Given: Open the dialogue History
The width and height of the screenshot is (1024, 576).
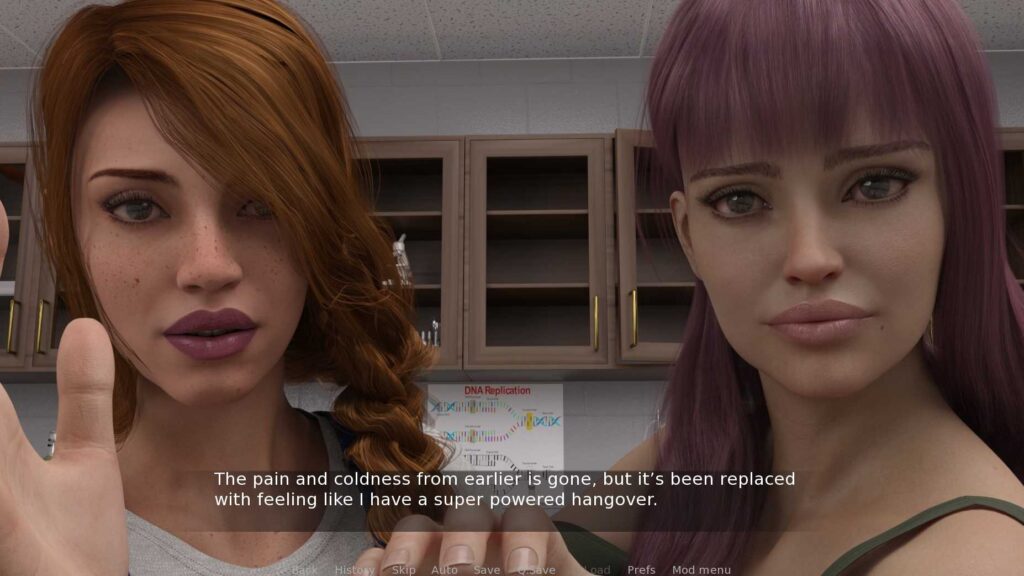Looking at the screenshot, I should pyautogui.click(x=354, y=570).
